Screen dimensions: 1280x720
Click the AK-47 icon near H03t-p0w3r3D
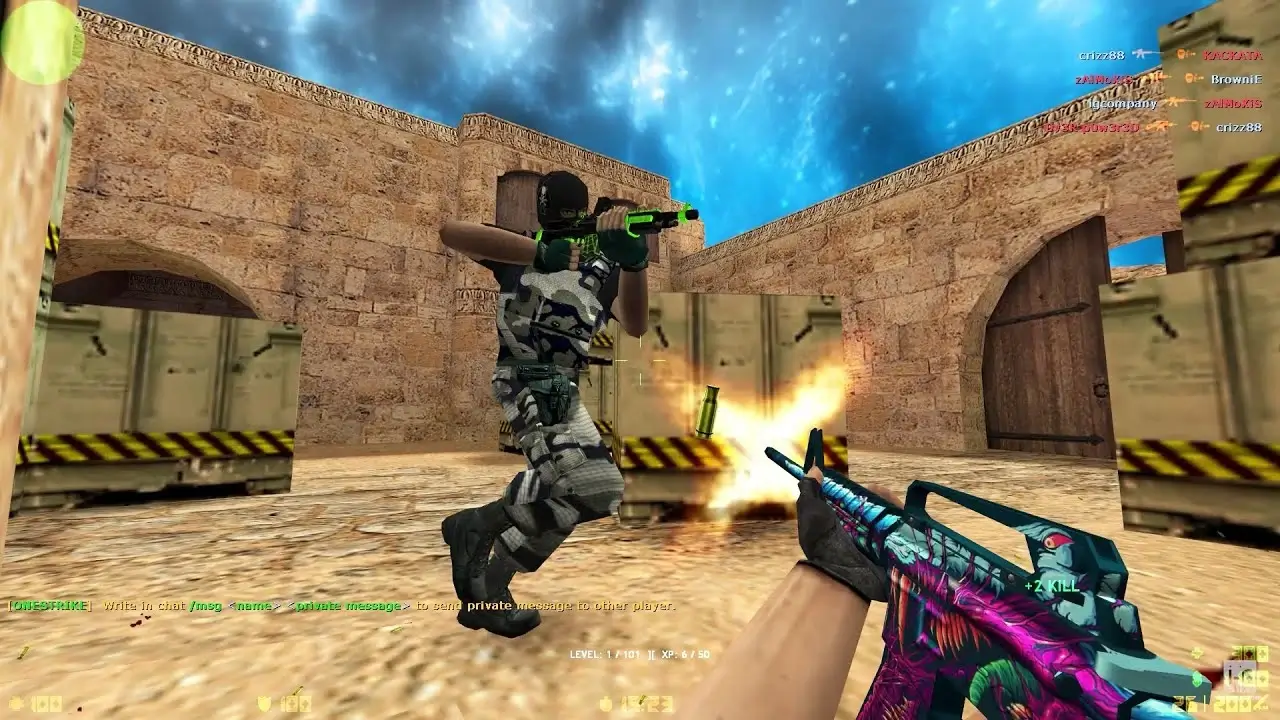coord(1160,126)
